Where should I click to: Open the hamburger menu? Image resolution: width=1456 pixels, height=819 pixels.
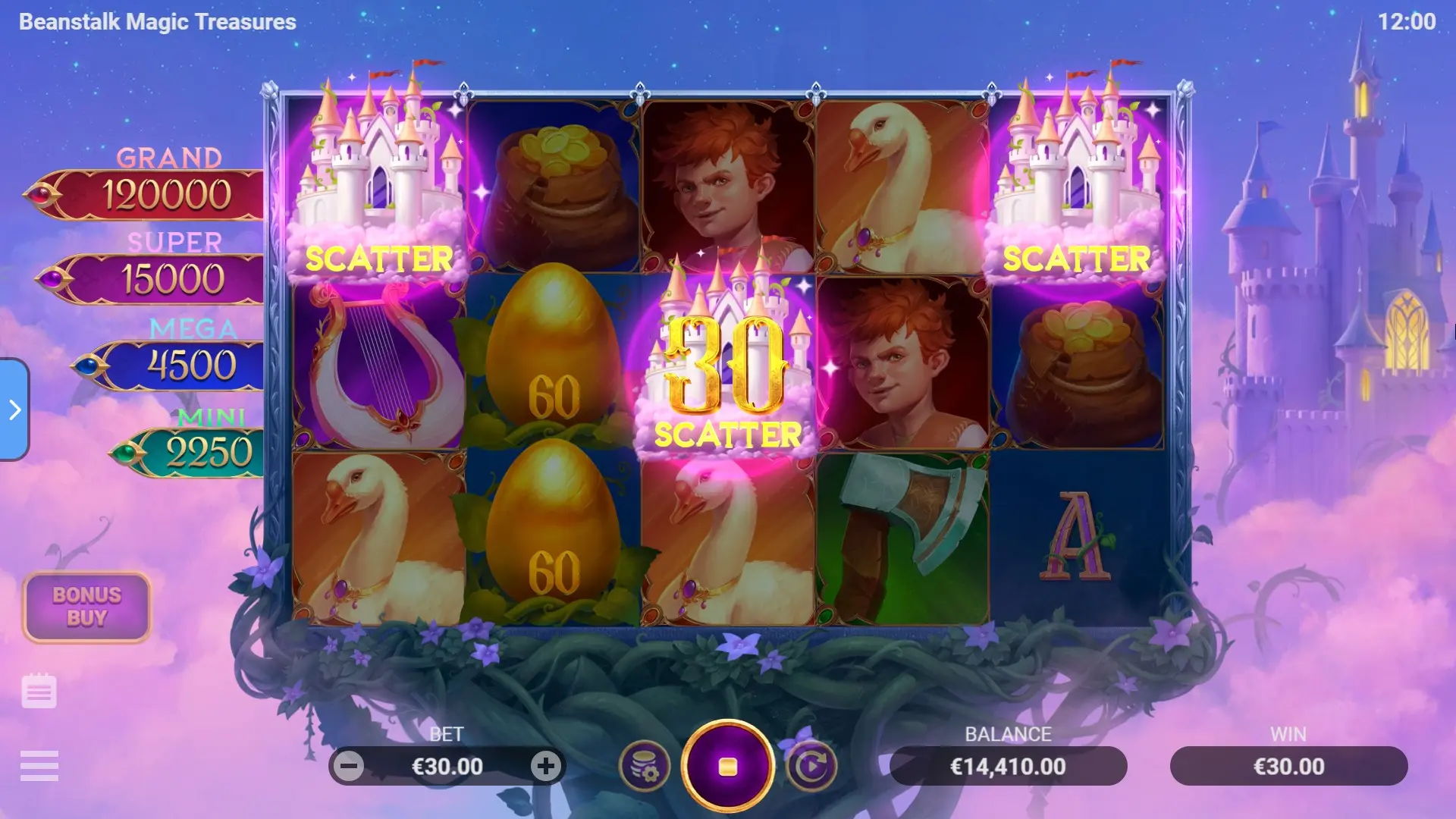39,766
